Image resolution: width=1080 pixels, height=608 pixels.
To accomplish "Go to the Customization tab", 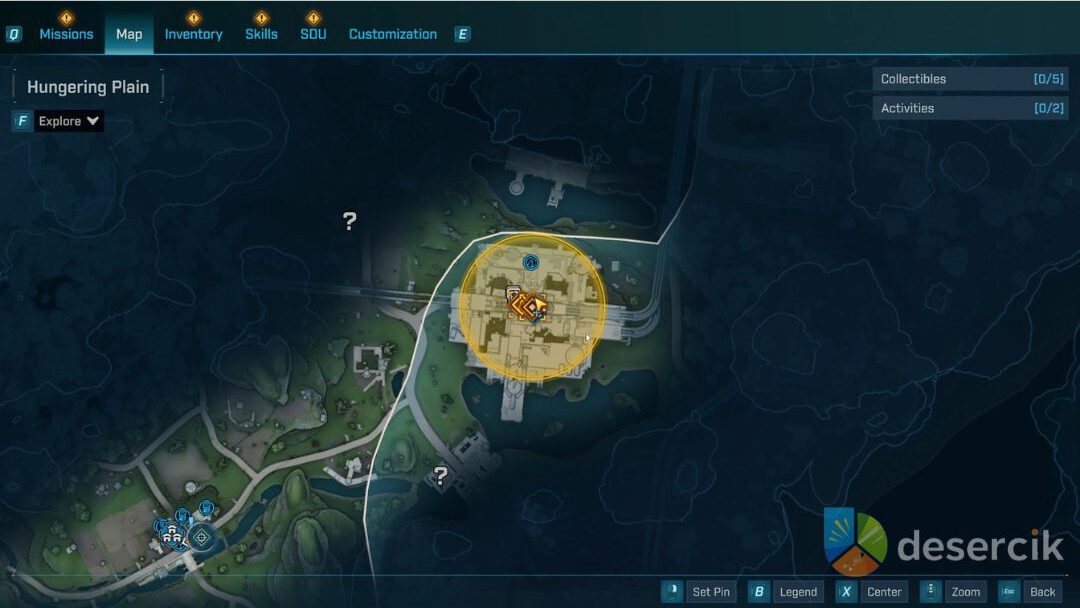I will (392, 34).
